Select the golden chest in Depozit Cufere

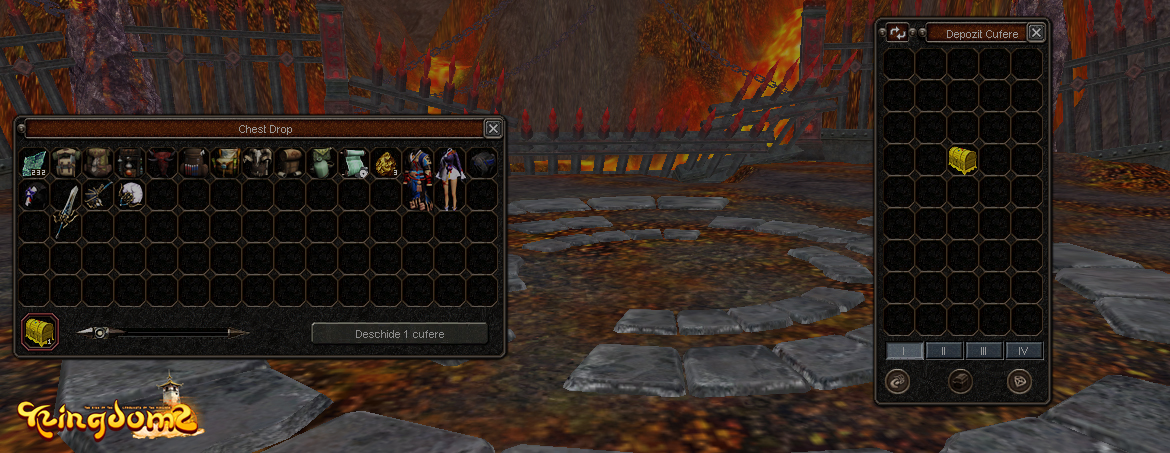tap(962, 160)
